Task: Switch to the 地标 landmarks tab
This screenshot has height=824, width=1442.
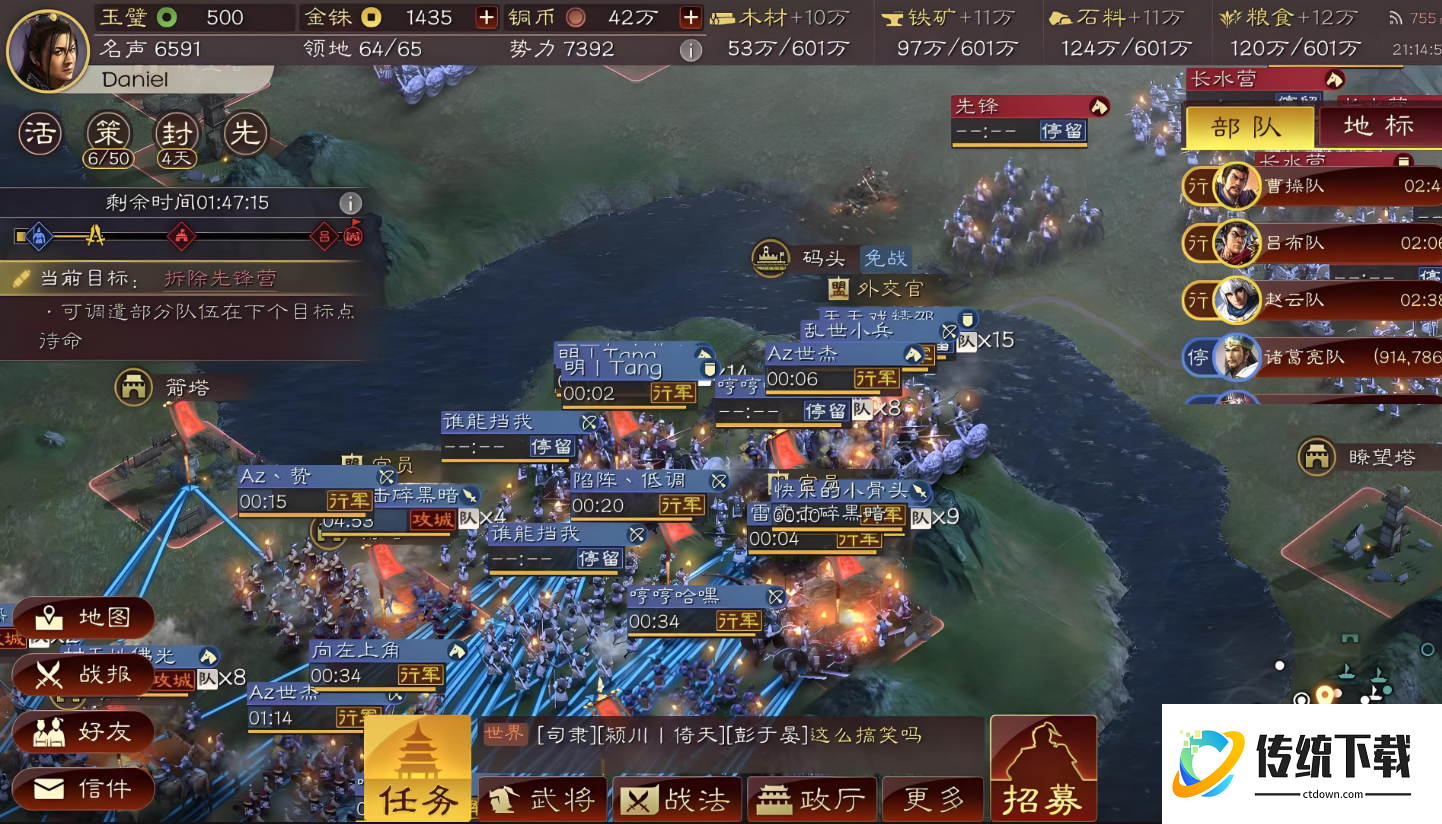Action: pyautogui.click(x=1380, y=127)
